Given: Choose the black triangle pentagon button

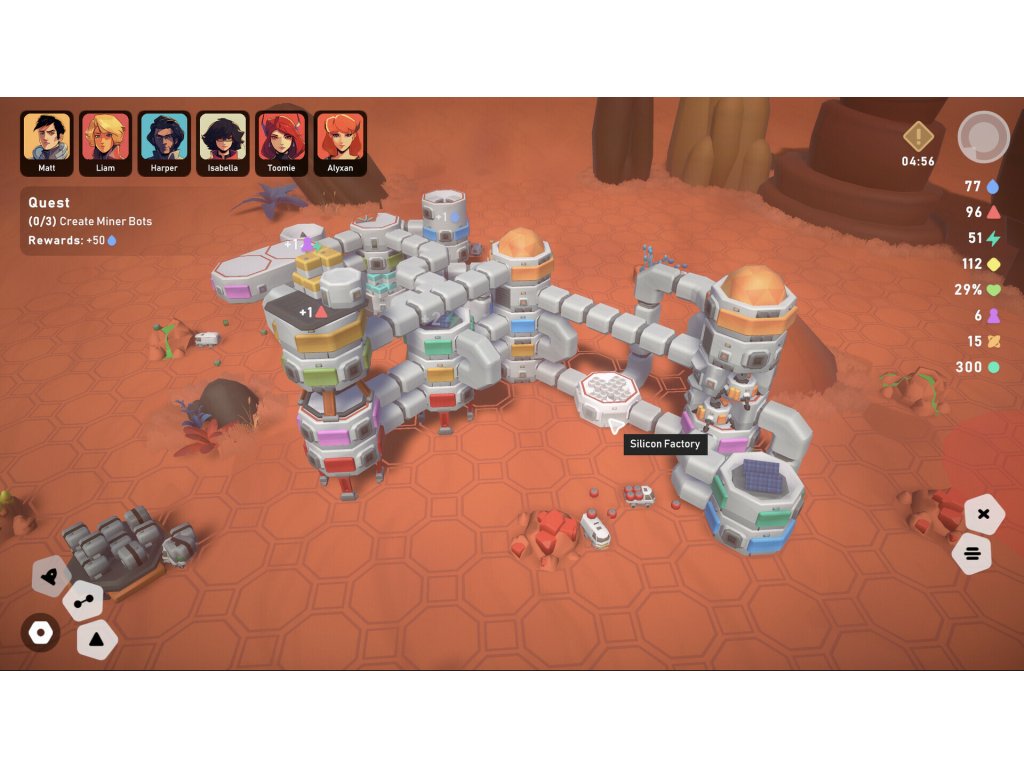Looking at the screenshot, I should coord(97,639).
